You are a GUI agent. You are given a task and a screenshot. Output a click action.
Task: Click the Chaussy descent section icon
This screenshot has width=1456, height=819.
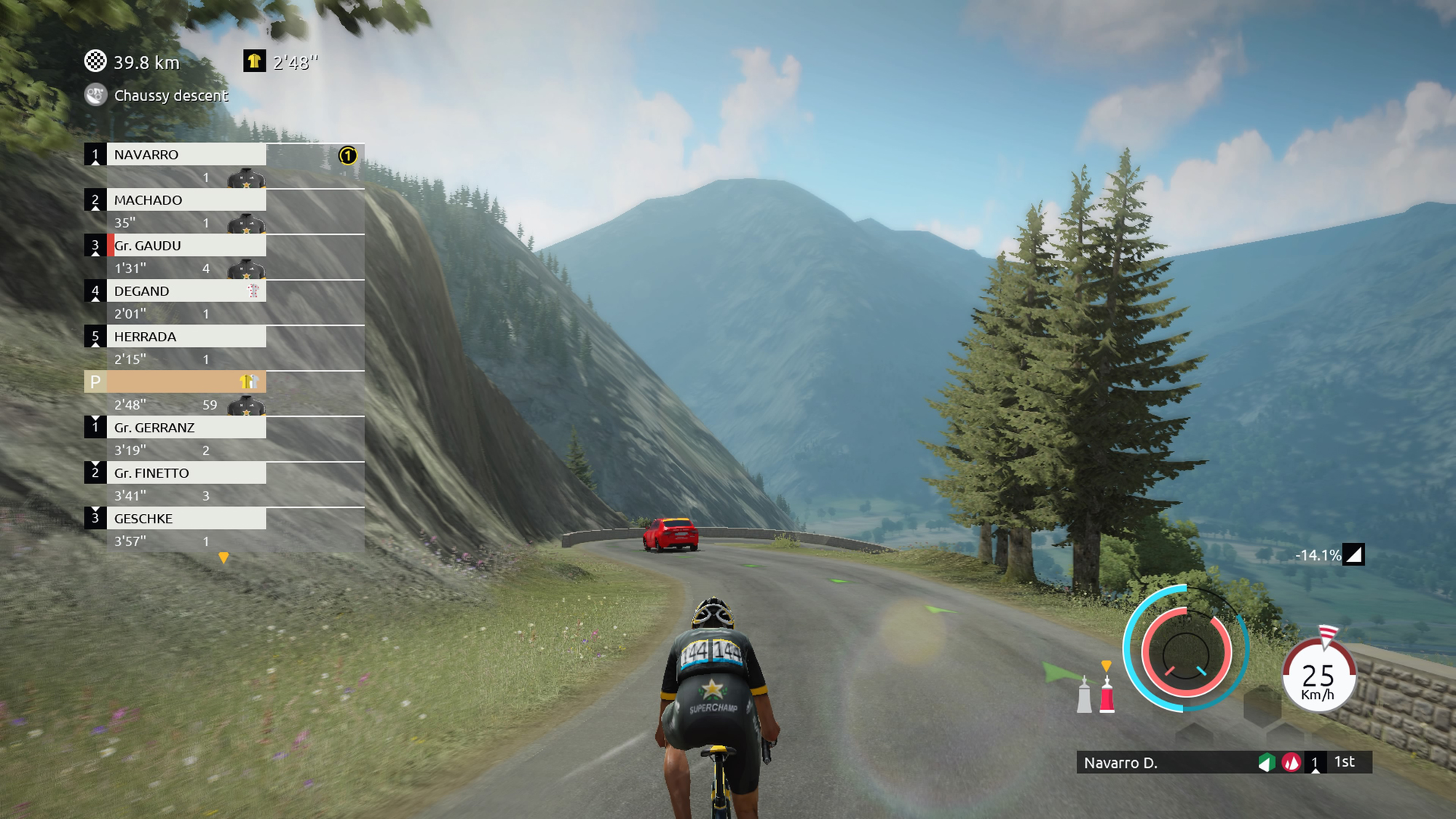click(x=95, y=95)
